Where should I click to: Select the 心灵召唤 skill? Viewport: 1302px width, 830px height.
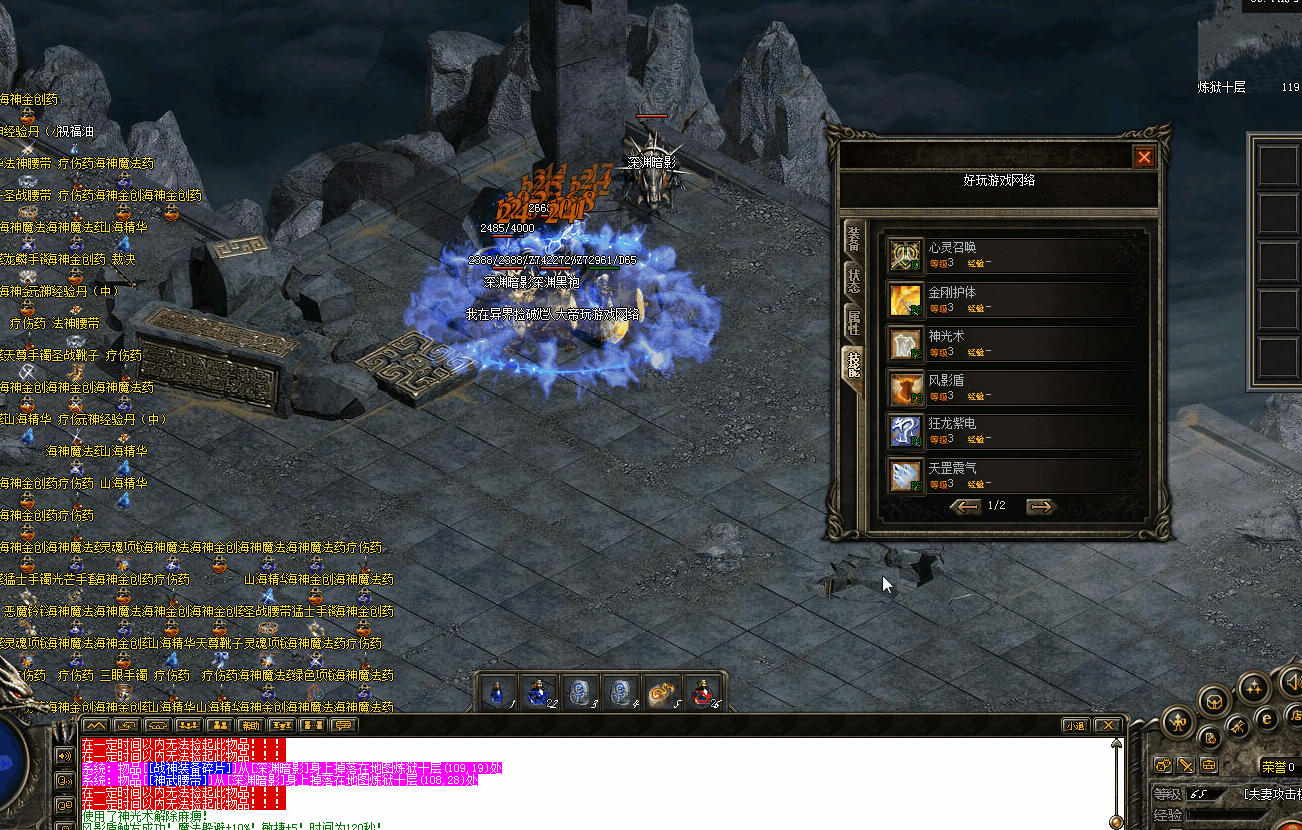(x=906, y=255)
